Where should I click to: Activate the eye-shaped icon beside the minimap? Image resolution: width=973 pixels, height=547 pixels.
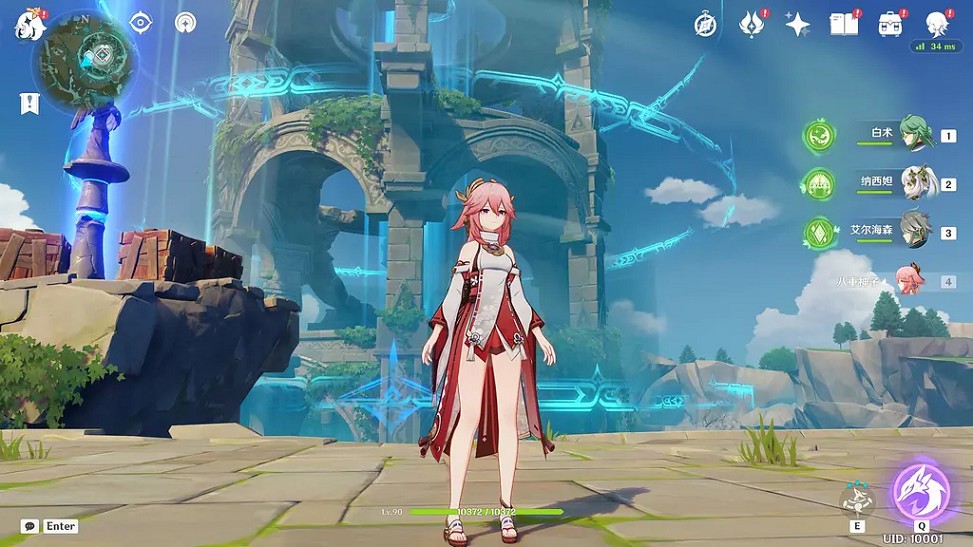[140, 22]
